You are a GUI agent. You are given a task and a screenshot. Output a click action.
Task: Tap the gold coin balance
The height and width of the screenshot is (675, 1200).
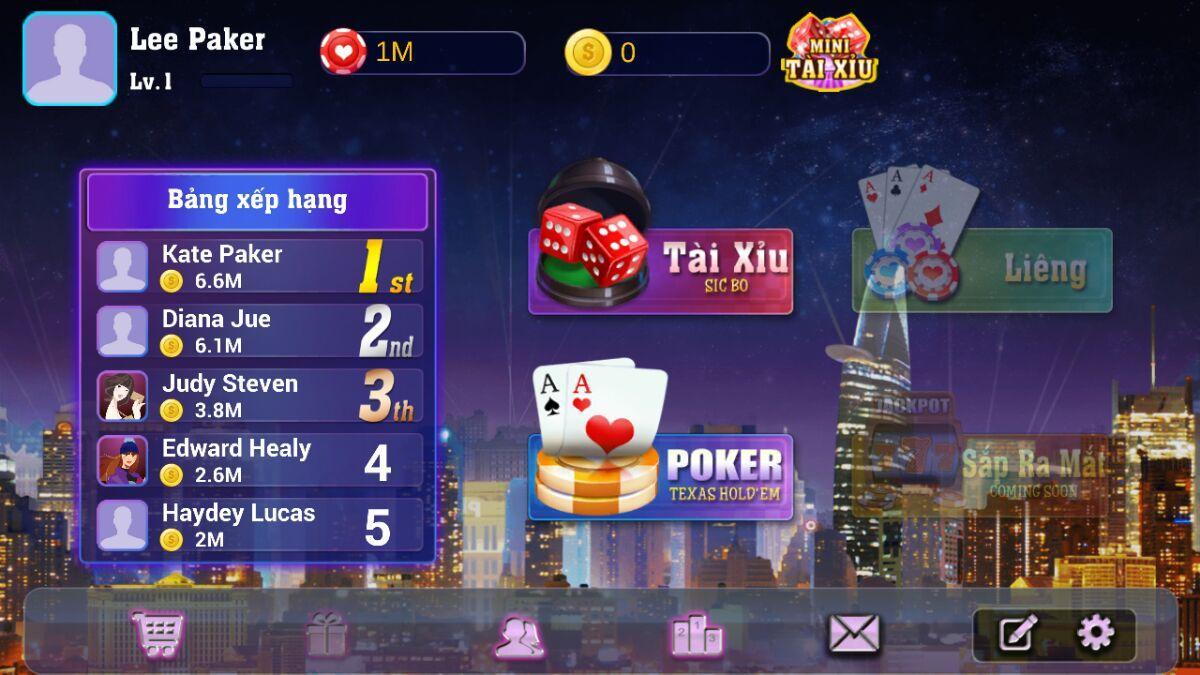point(667,53)
